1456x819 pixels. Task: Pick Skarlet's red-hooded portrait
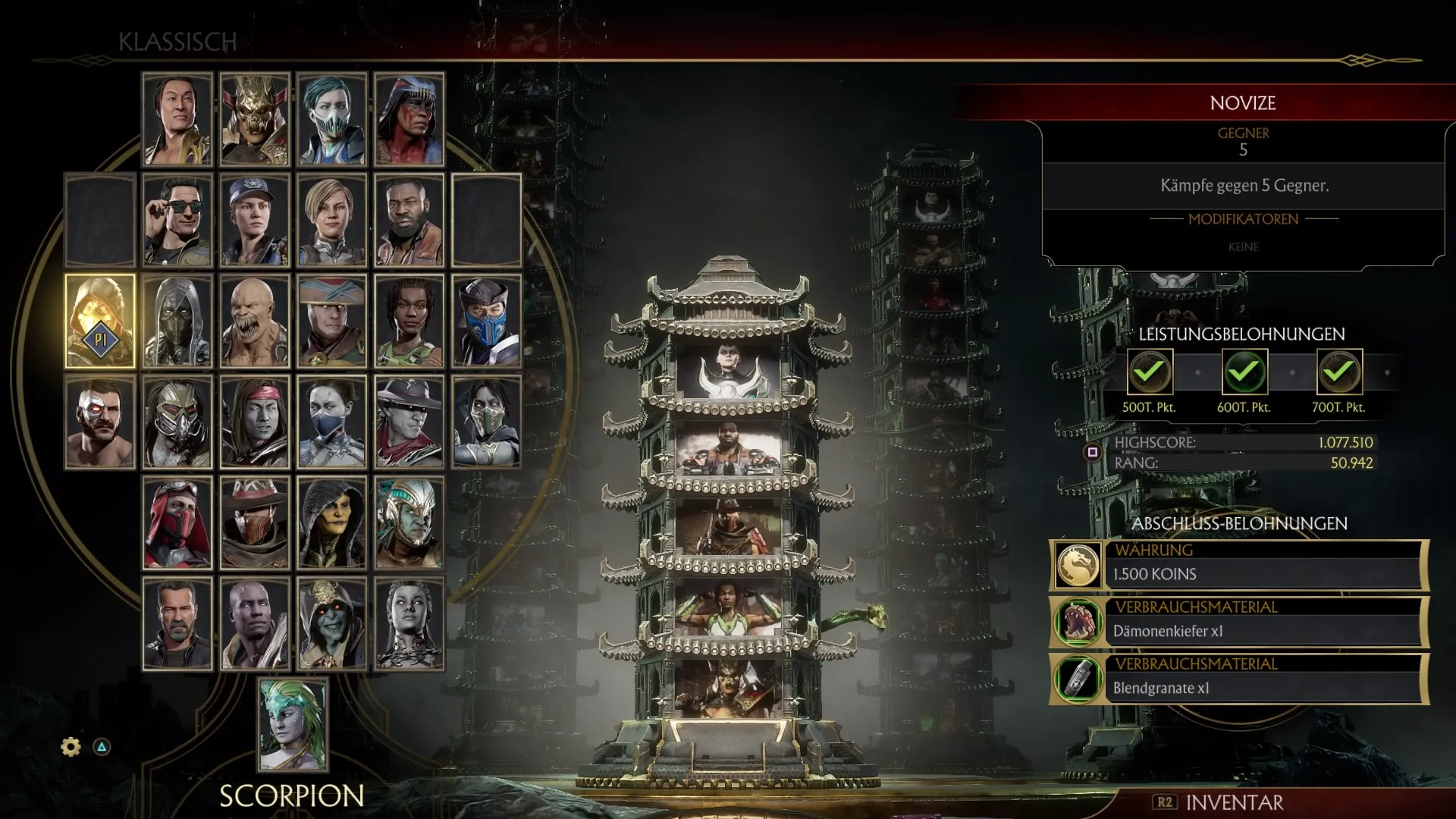[177, 523]
